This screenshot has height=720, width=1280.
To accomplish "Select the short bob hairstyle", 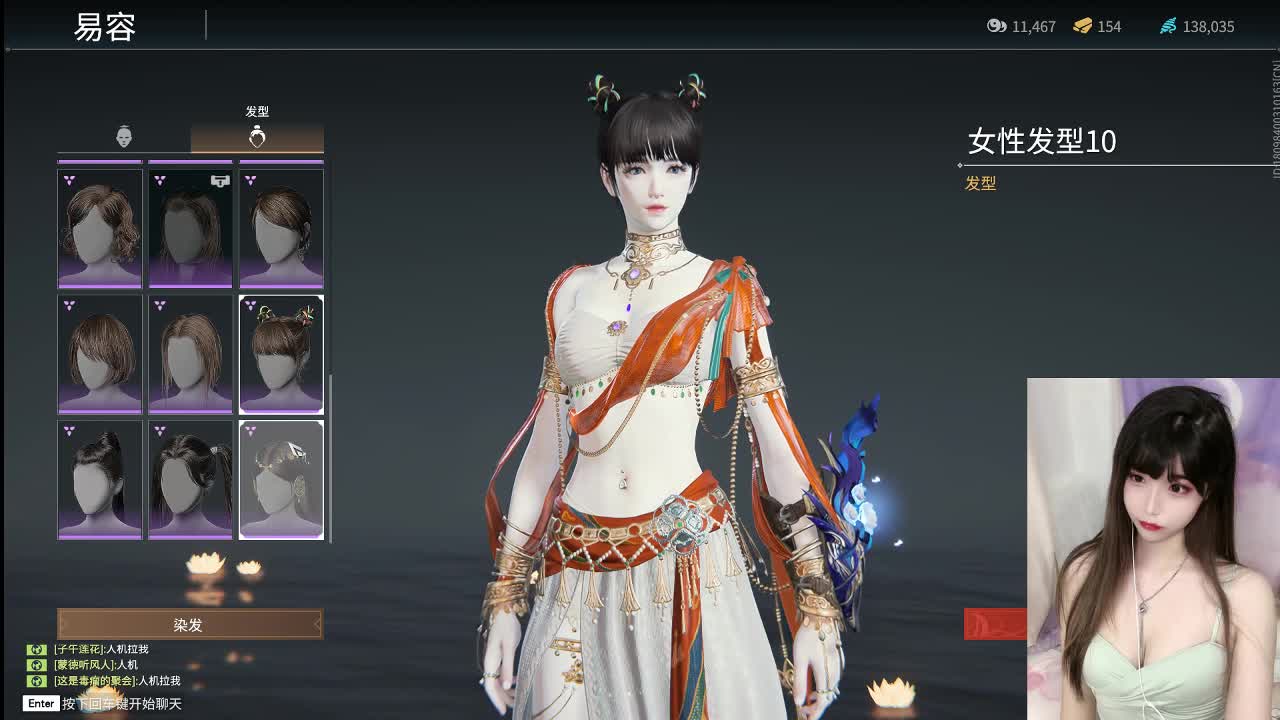I will coord(100,354).
